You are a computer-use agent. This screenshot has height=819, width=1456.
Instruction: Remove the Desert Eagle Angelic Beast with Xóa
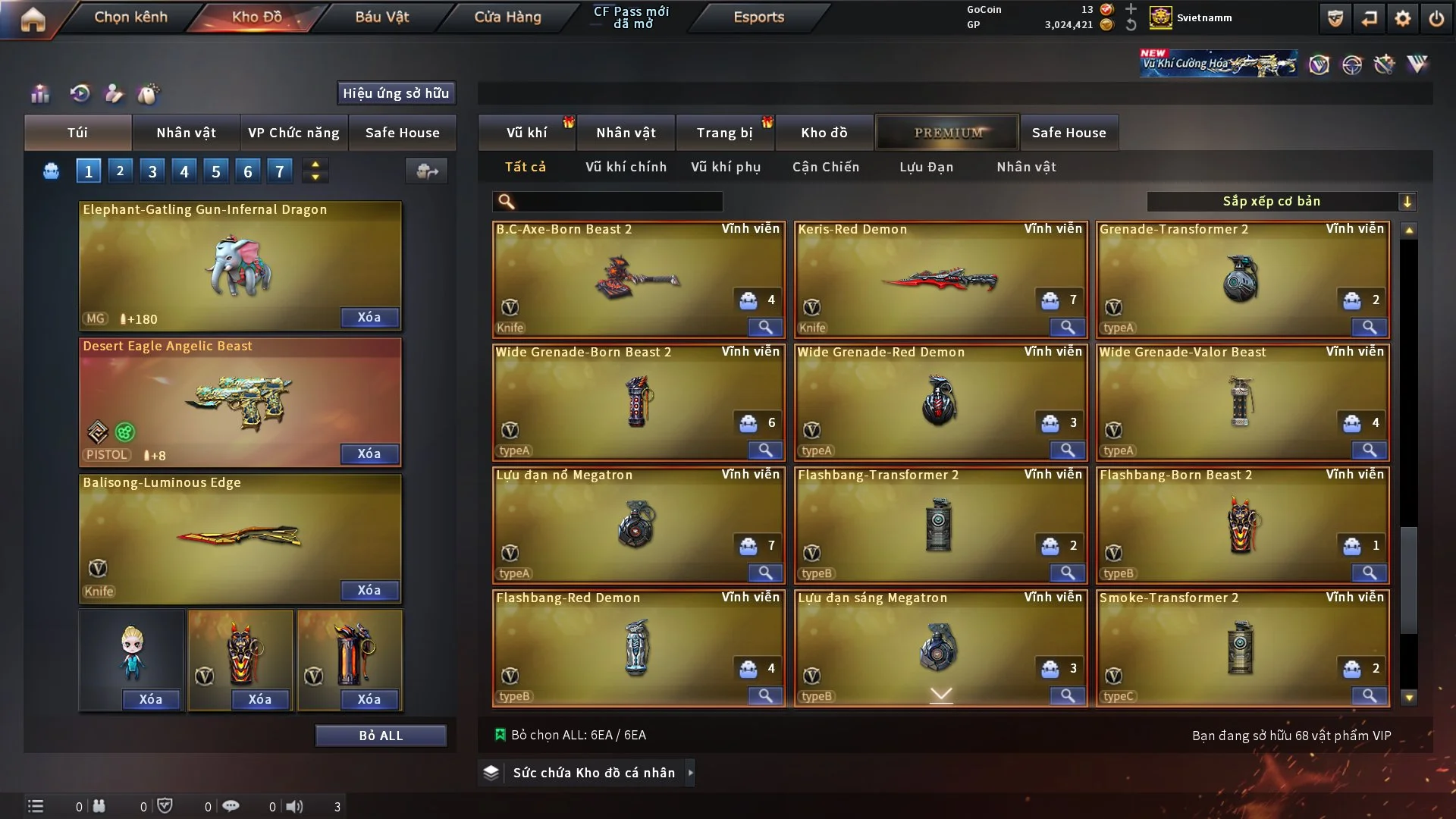tap(369, 453)
